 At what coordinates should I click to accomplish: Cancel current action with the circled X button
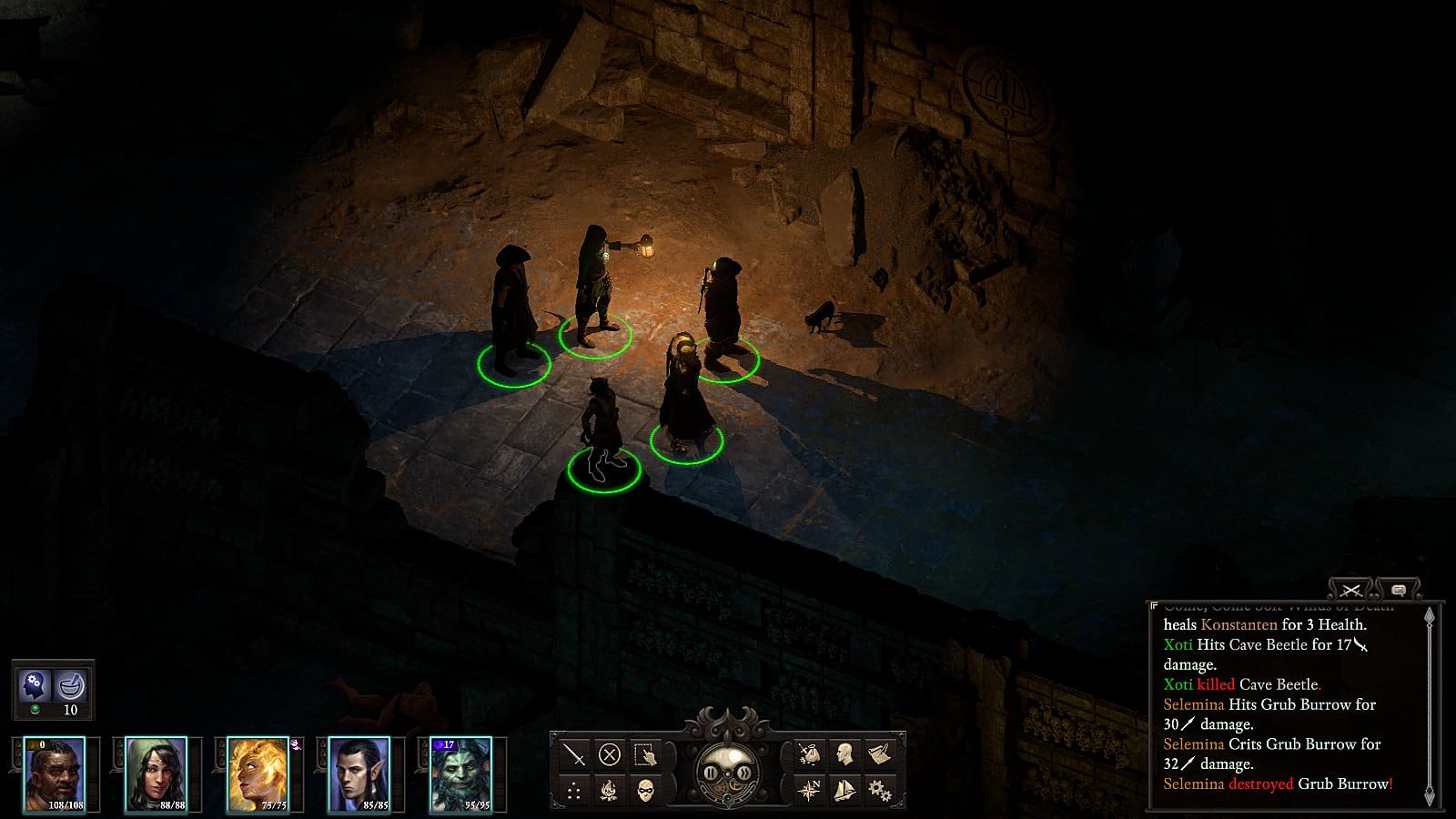click(x=610, y=754)
